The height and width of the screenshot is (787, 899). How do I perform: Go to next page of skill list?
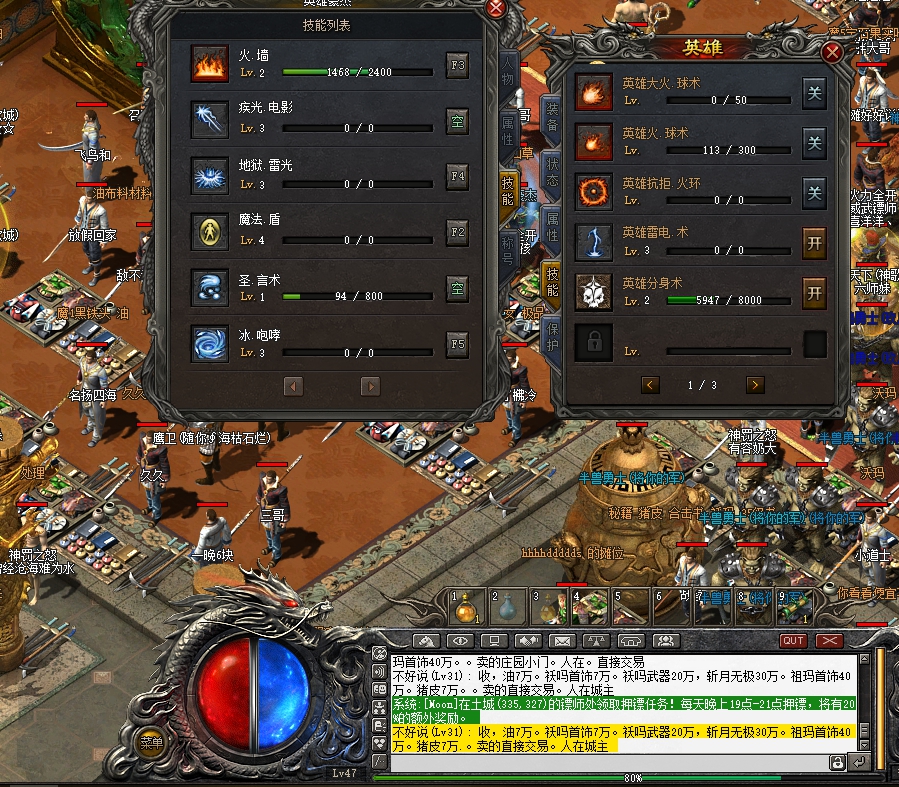click(370, 386)
